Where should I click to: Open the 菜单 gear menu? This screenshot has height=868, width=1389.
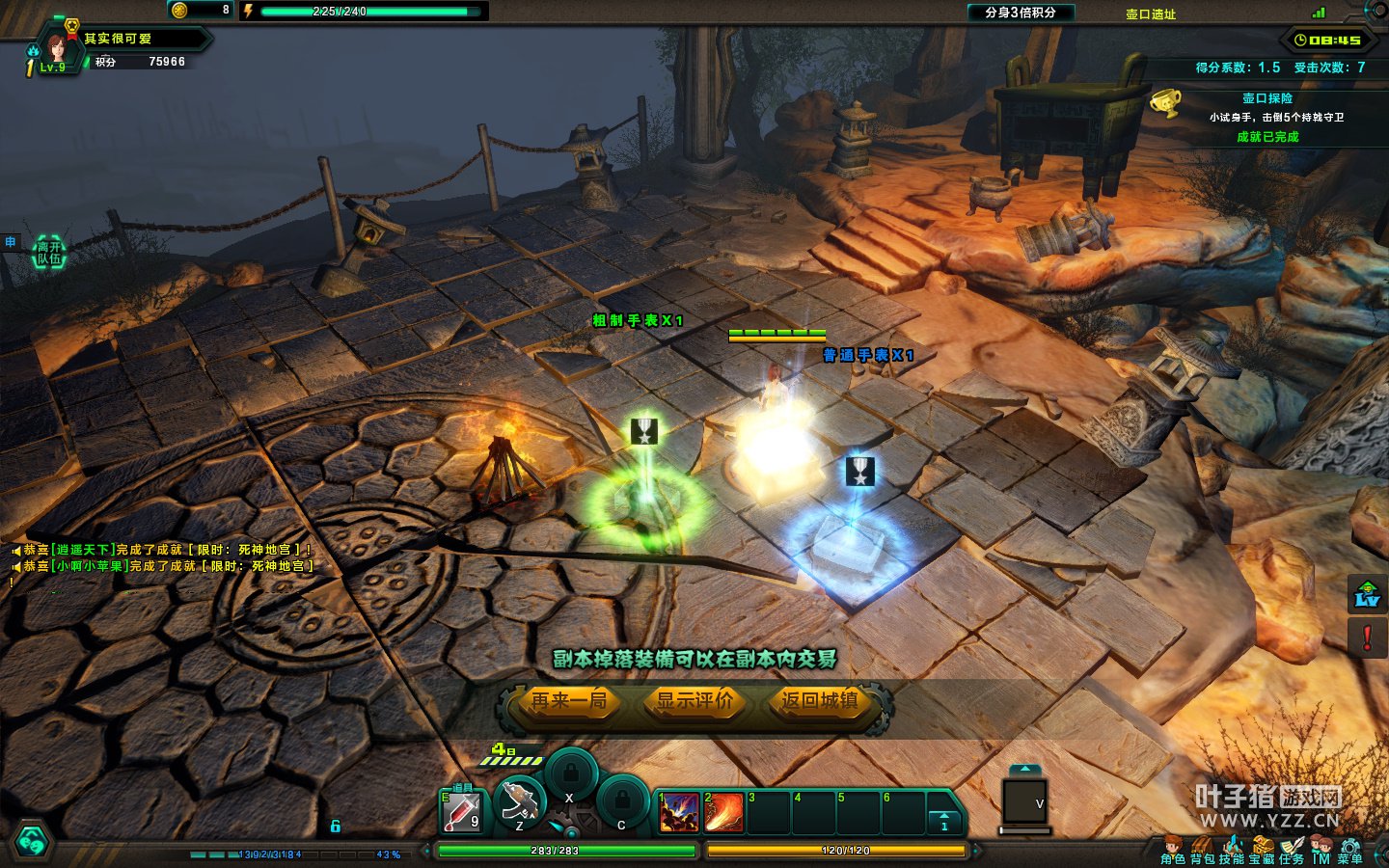(x=1350, y=851)
